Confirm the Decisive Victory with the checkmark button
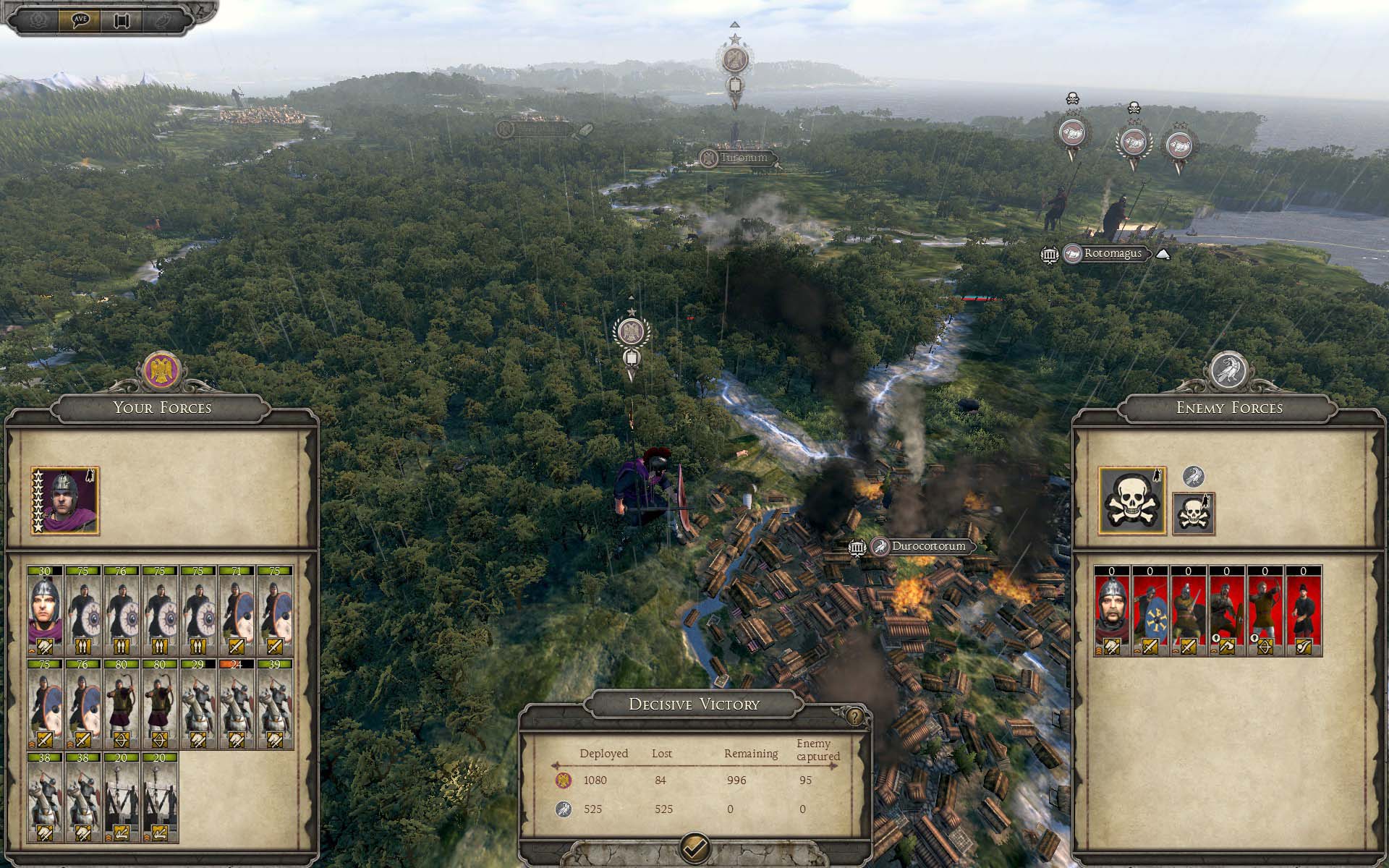The image size is (1389, 868). point(695,846)
